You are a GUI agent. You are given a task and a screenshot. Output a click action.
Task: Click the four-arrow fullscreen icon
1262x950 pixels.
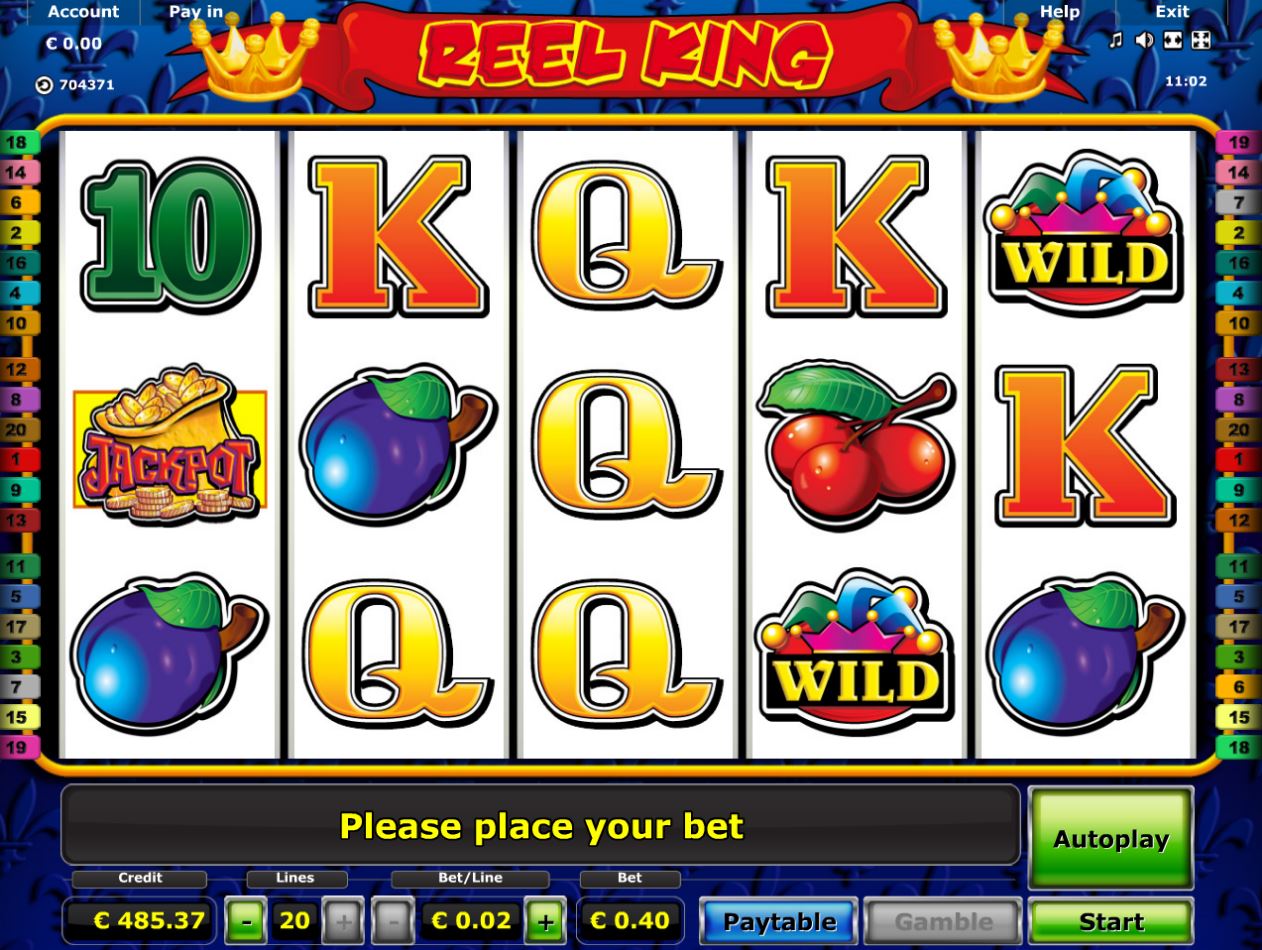click(1202, 40)
